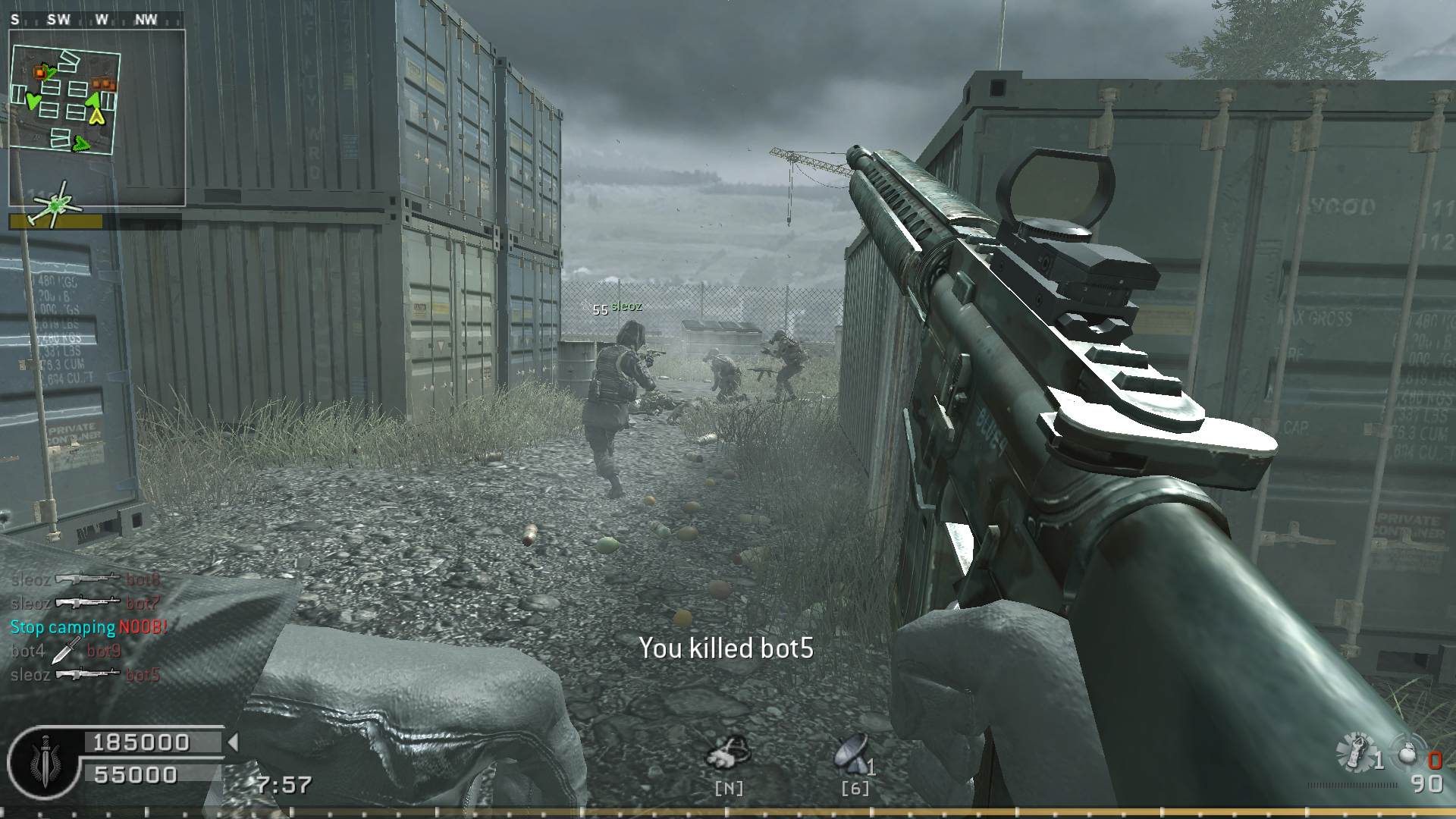Open the "Stop camping NOOB!" chat message
This screenshot has height=819, width=1456.
pos(89,627)
